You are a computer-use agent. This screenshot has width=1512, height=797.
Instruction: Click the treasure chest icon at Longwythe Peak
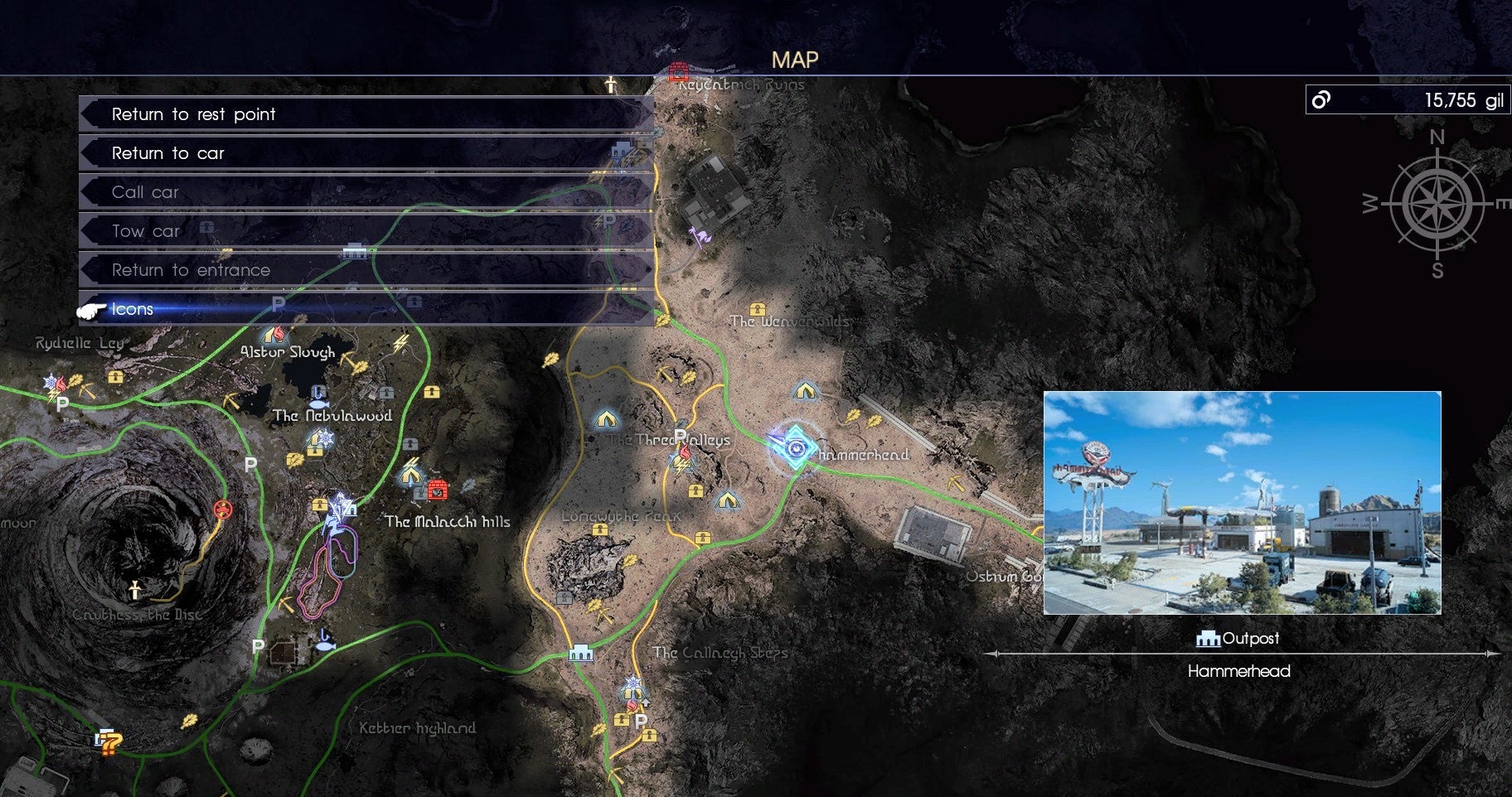pos(599,529)
